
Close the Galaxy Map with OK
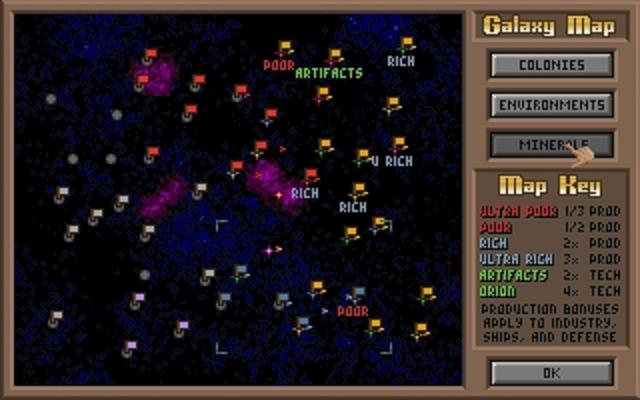[551, 372]
